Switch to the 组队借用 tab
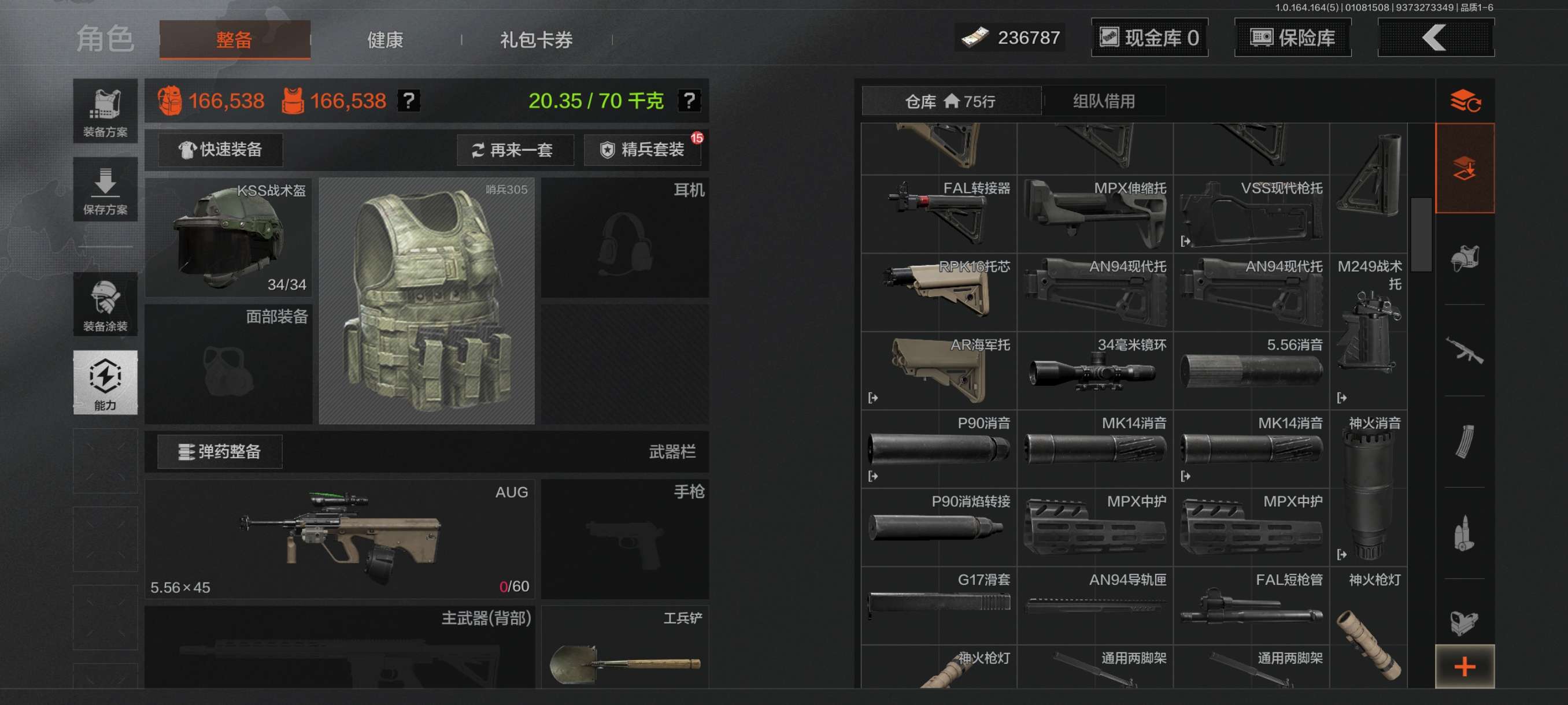1568x705 pixels. 1103,101
